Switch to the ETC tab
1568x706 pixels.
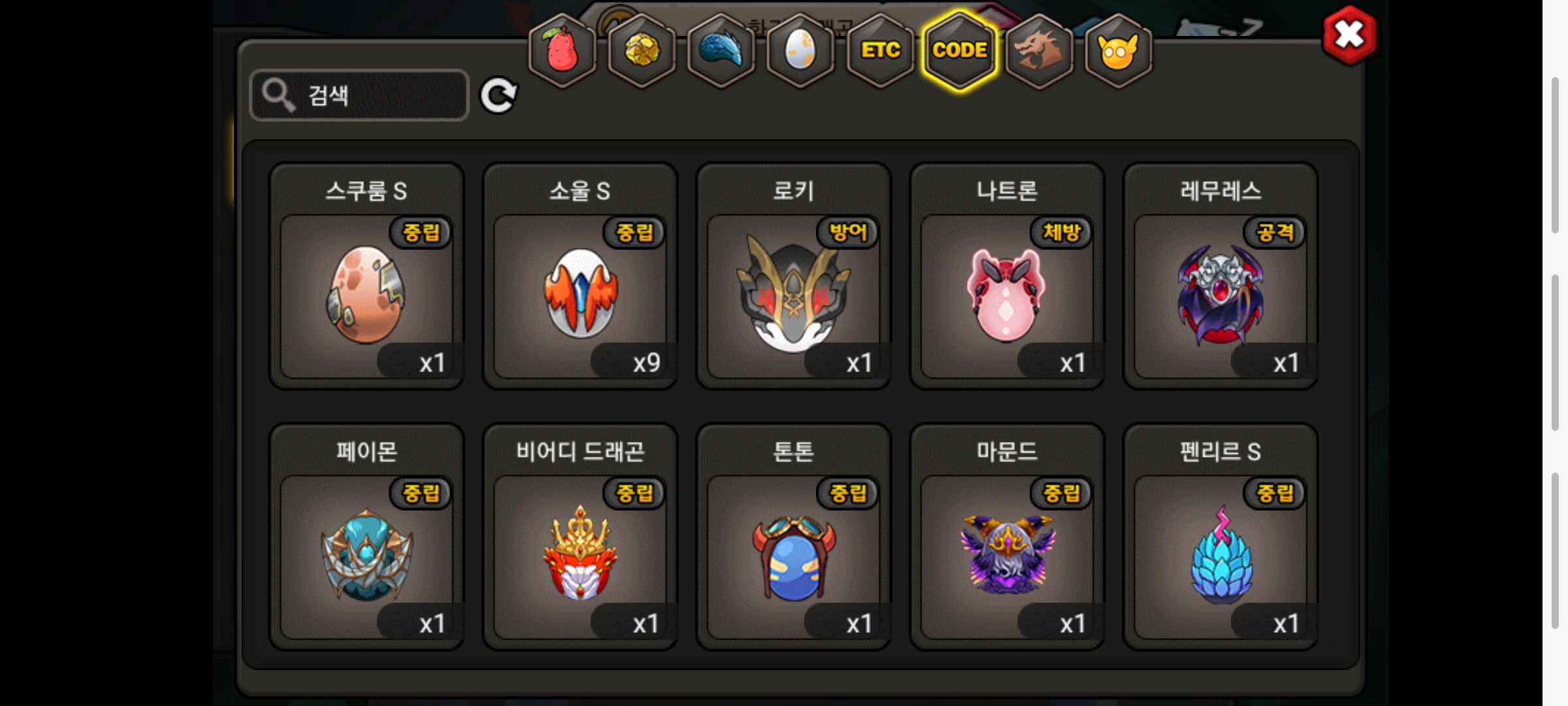point(880,51)
